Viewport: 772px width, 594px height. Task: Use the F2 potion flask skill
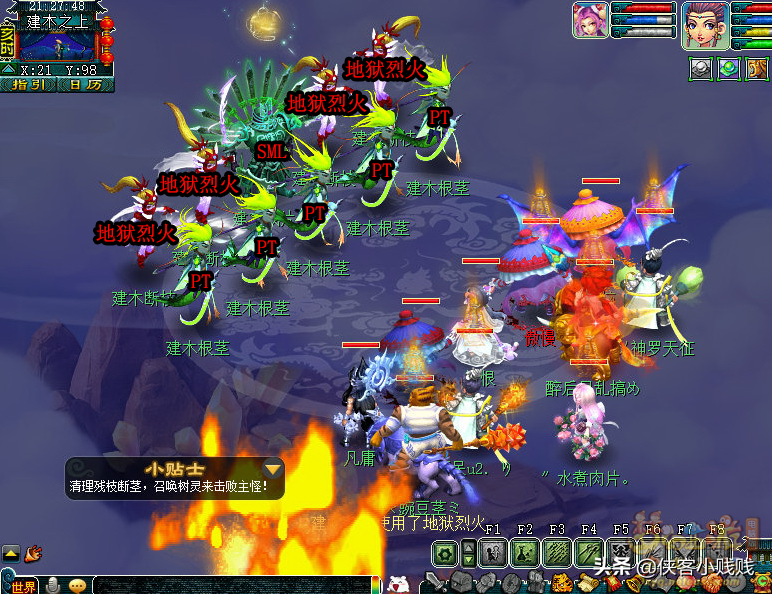click(x=525, y=553)
